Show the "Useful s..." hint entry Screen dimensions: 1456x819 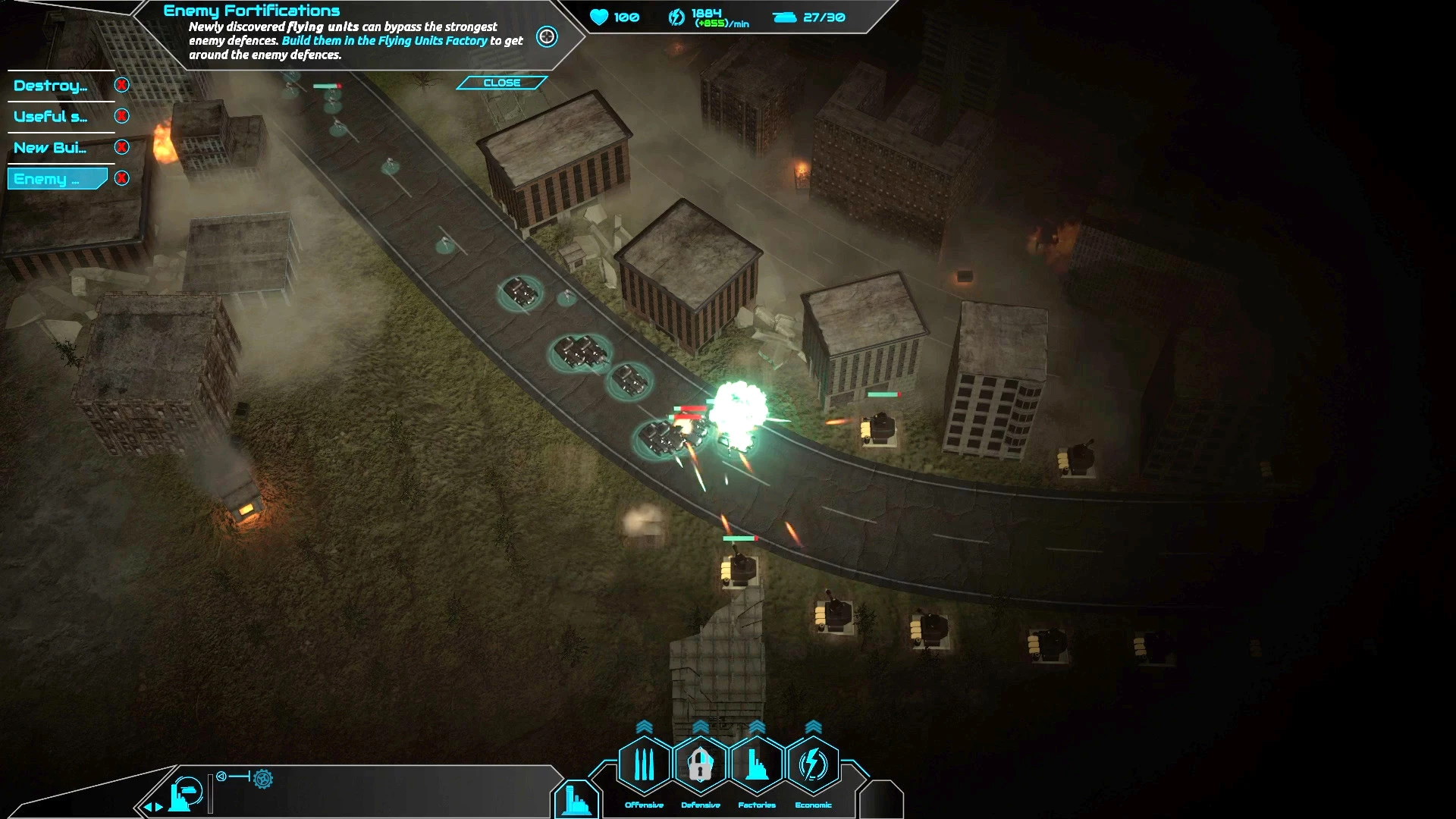[x=51, y=117]
